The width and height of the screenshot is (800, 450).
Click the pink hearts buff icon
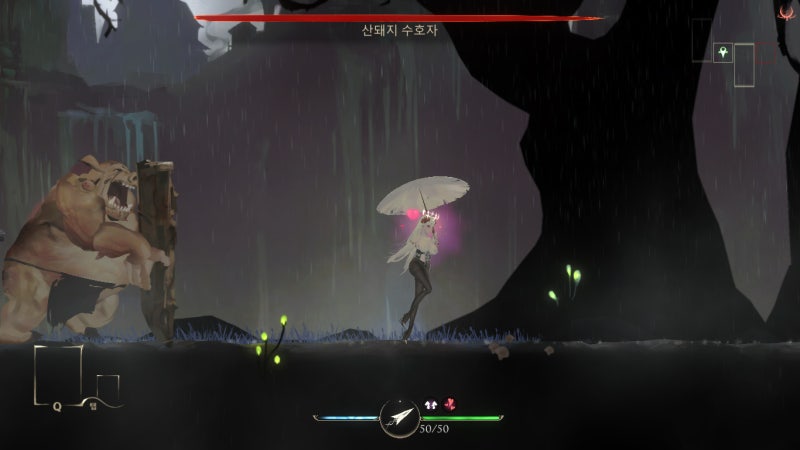[x=450, y=404]
